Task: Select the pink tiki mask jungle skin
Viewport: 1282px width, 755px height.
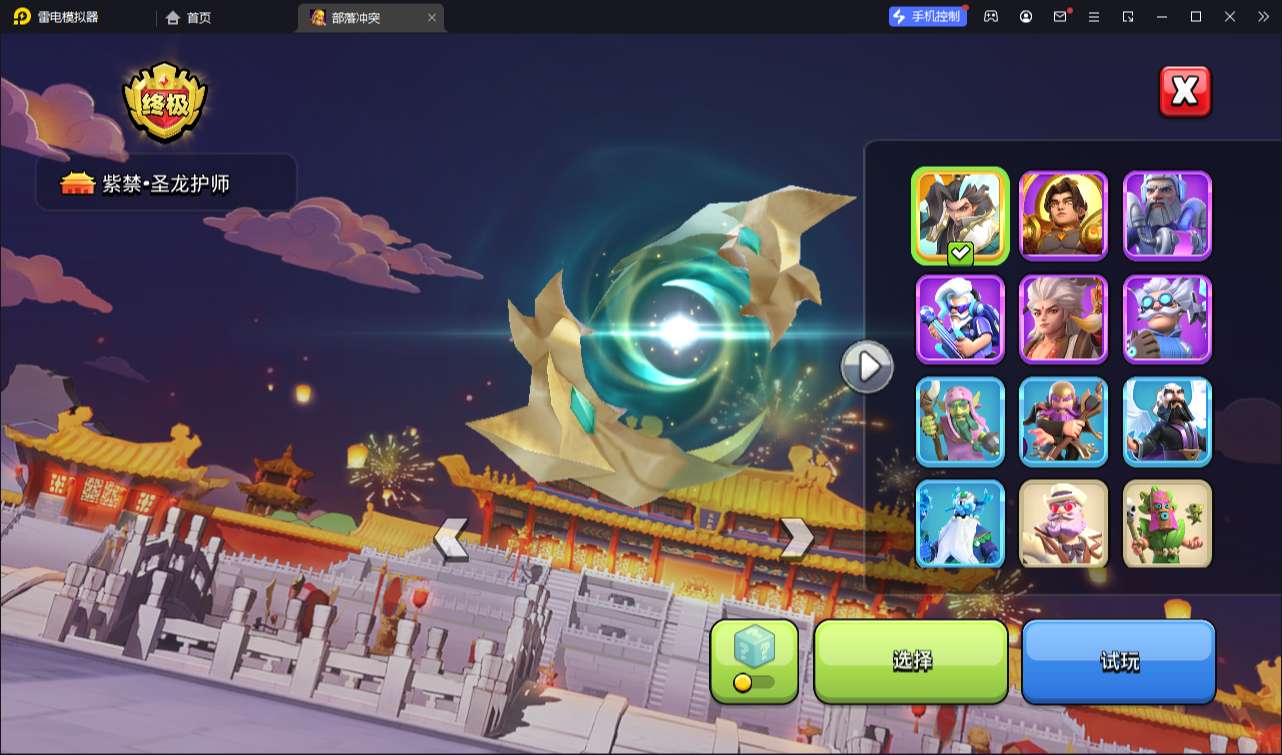Action: [x=1167, y=524]
